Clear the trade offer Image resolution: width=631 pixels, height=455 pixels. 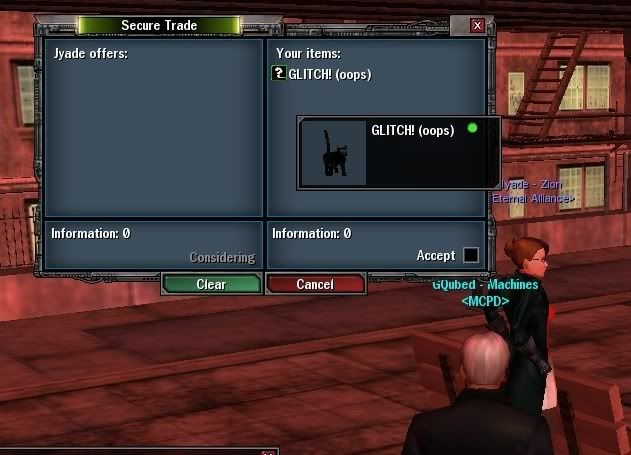click(x=211, y=284)
